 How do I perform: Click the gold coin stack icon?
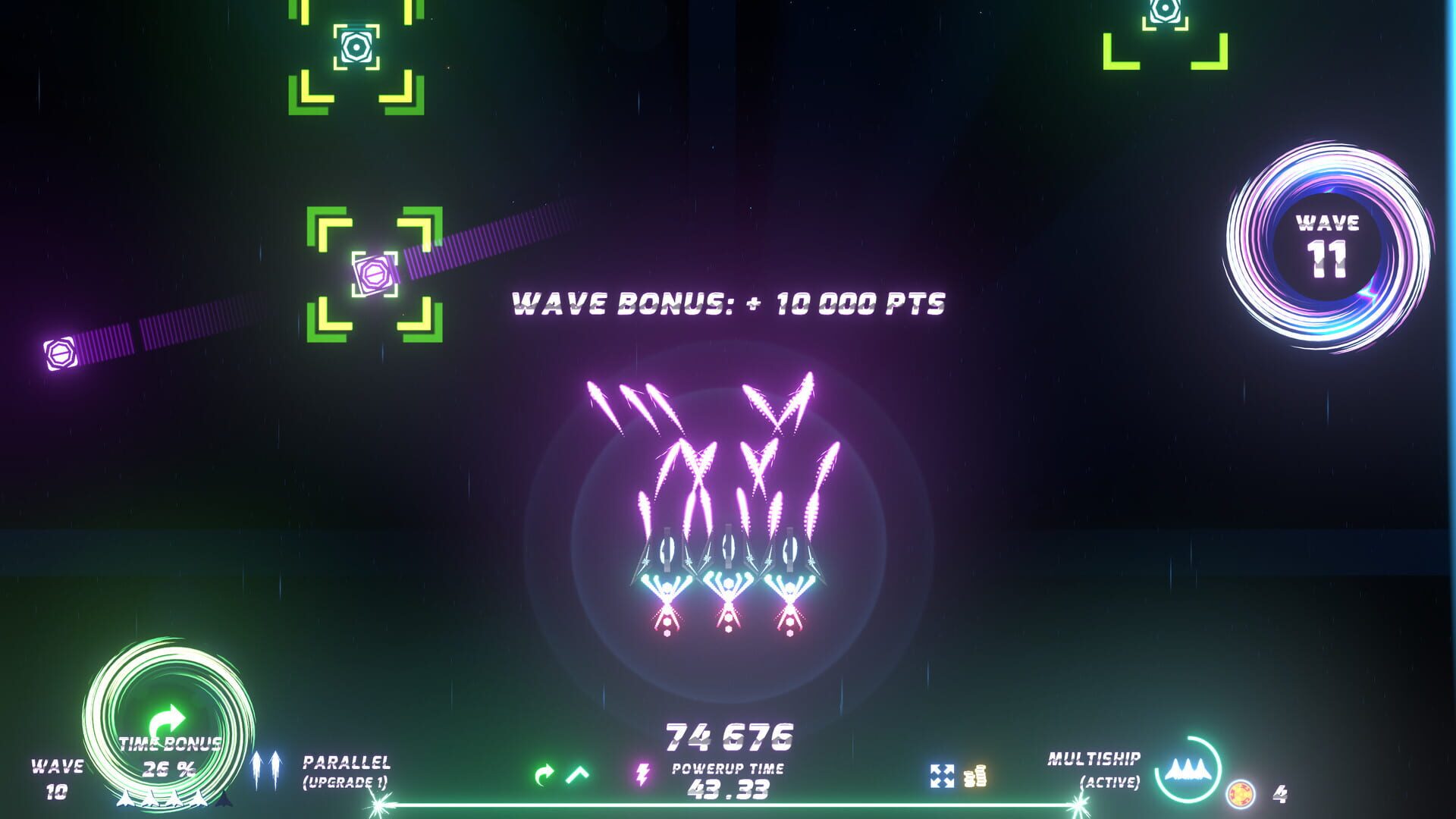tap(974, 776)
